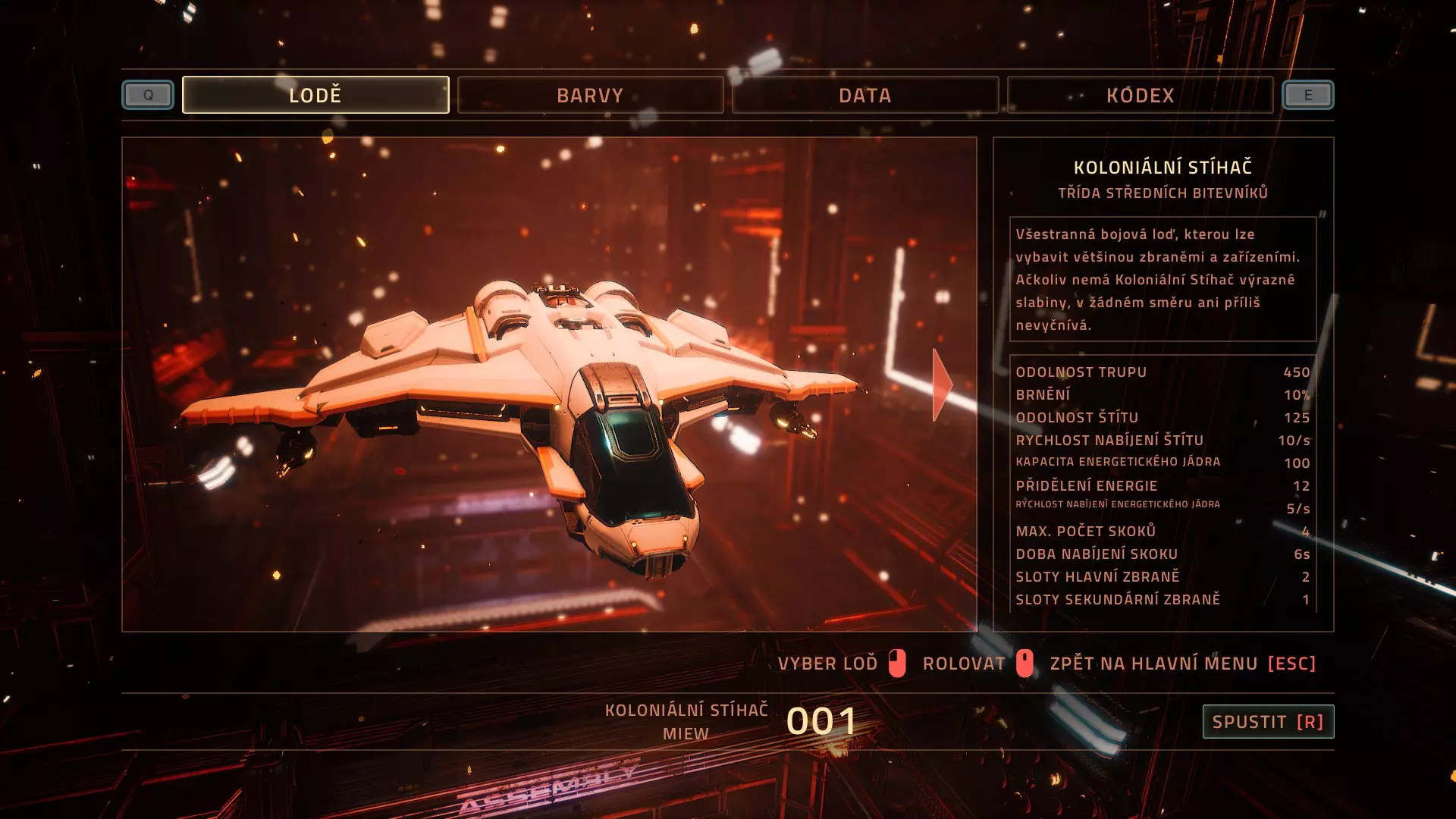Go back via ZPĚT NA HLAVNÍ MENU
This screenshot has height=819, width=1456.
(1182, 664)
